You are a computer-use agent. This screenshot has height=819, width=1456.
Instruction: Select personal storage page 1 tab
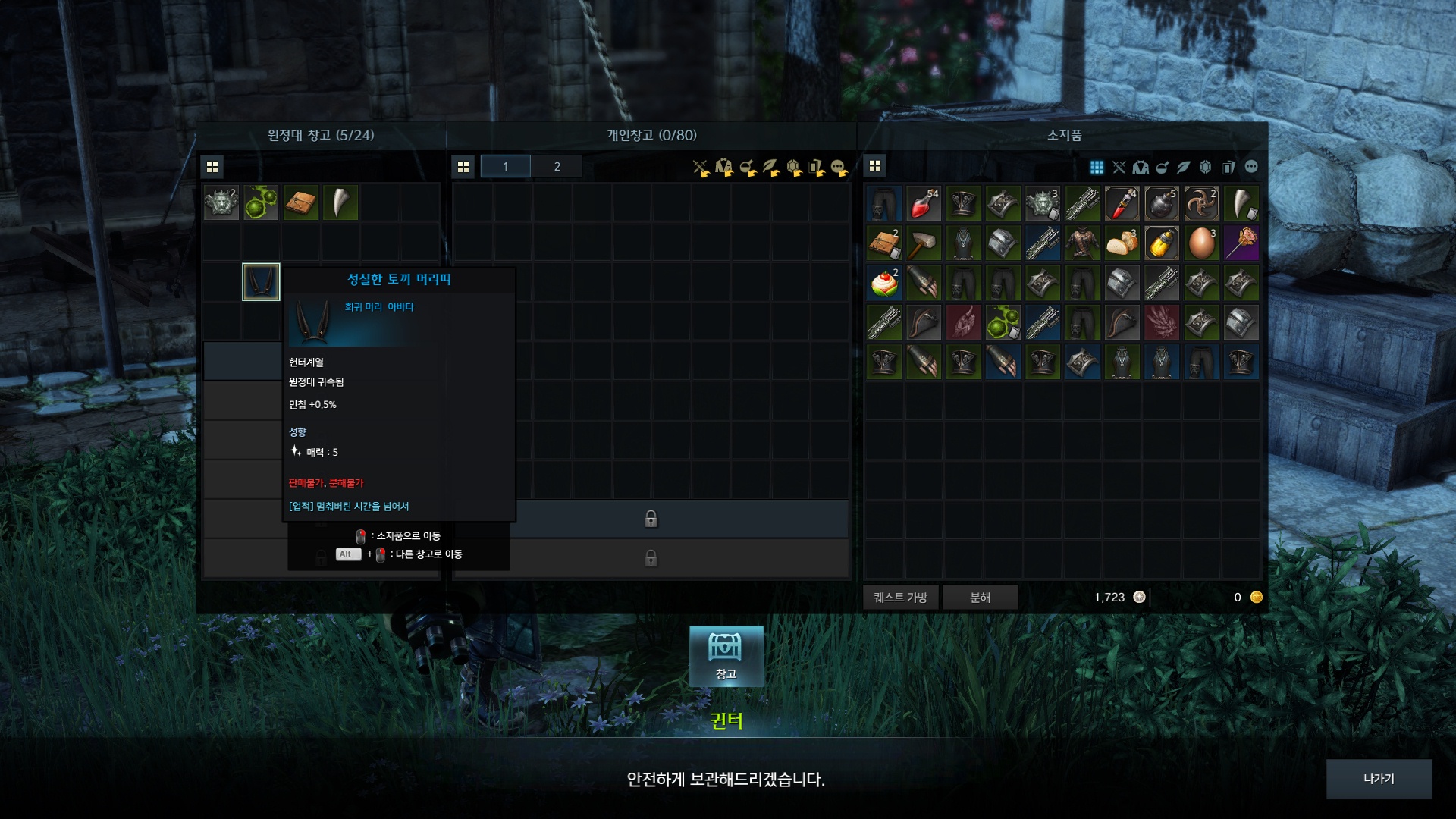click(x=505, y=167)
